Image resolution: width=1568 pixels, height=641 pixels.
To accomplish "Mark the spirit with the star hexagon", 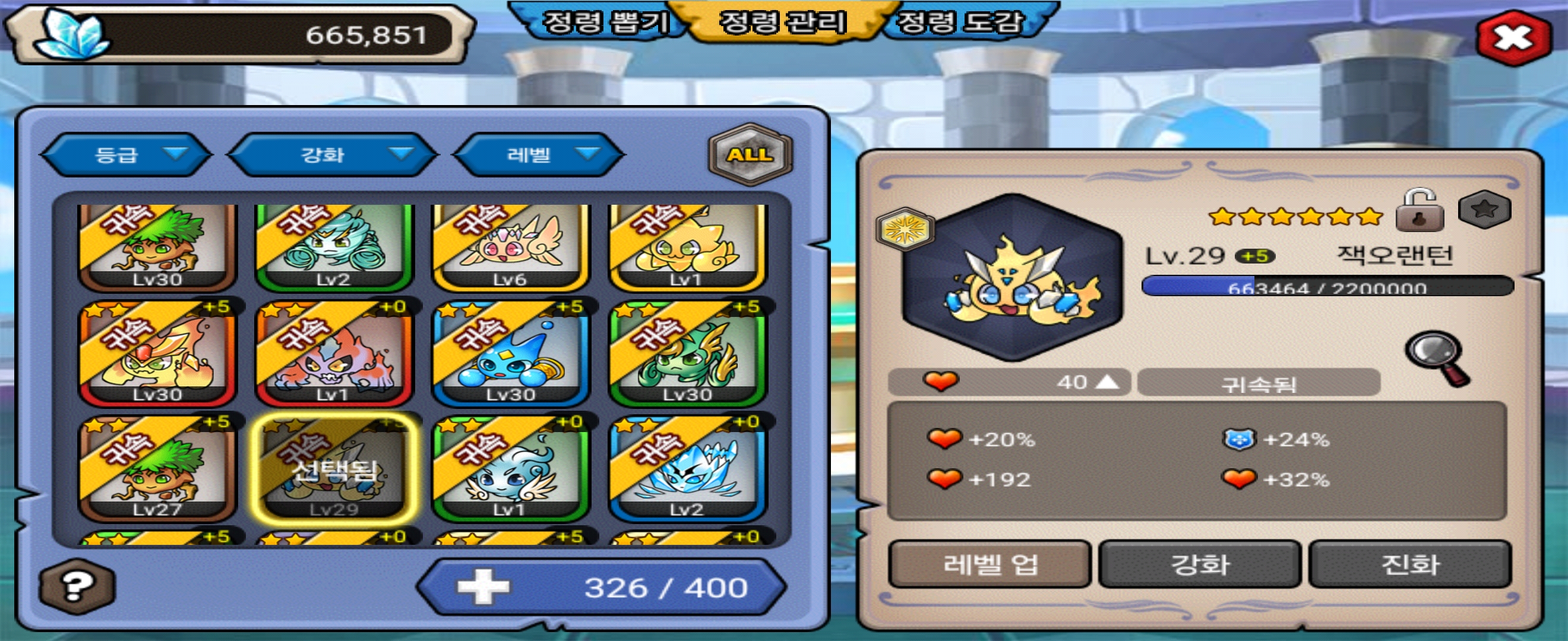I will pyautogui.click(x=1484, y=210).
